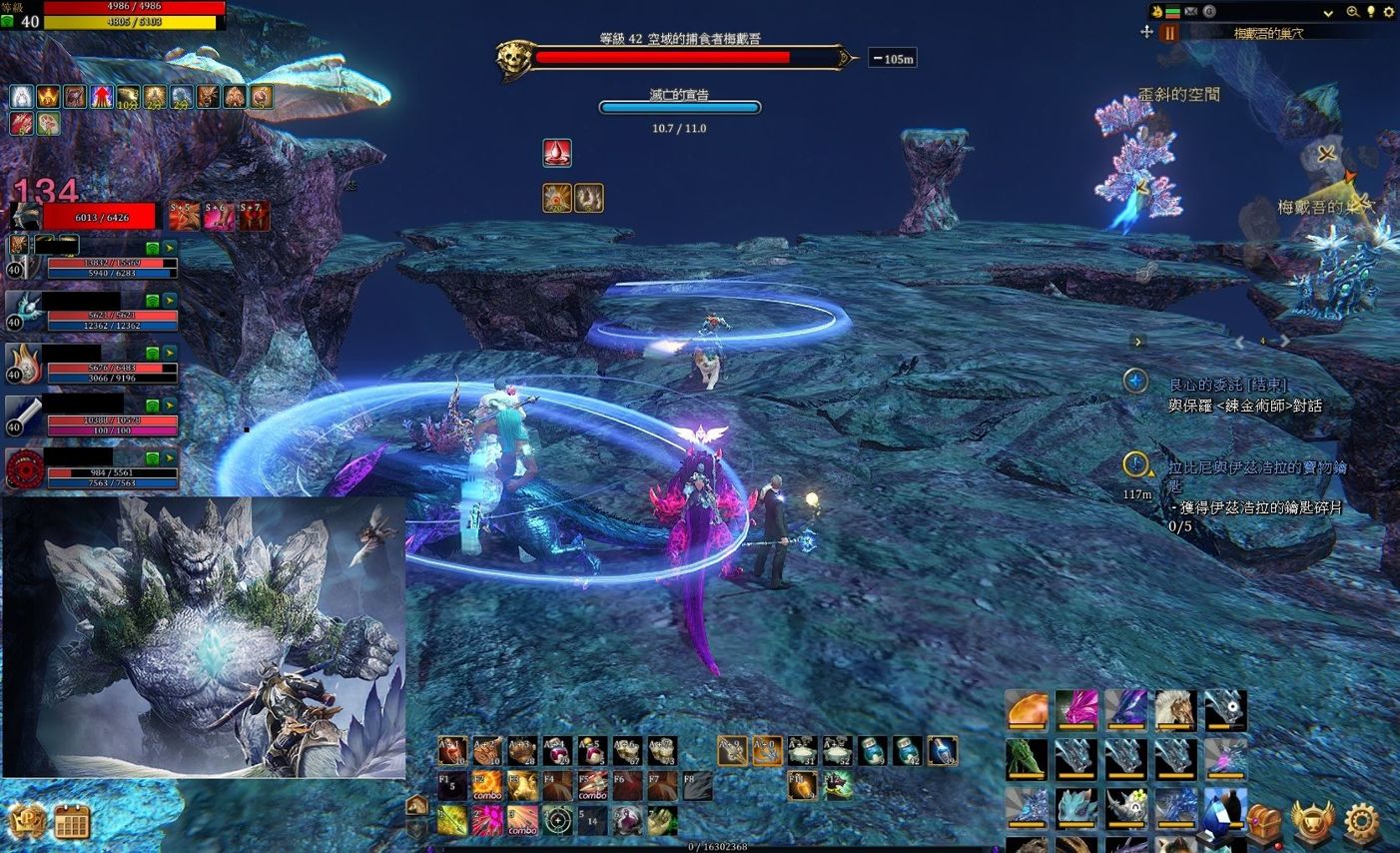The width and height of the screenshot is (1400, 853).
Task: Click the minimap zoom magnifier
Action: [x=1352, y=12]
